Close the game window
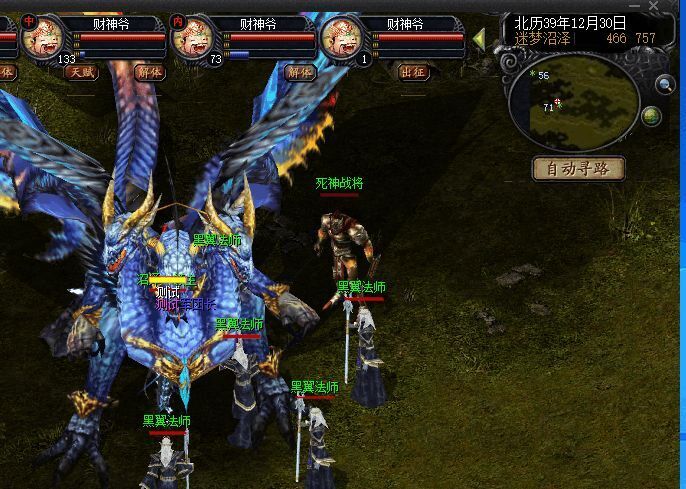Image resolution: width=686 pixels, height=489 pixels. (x=654, y=6)
